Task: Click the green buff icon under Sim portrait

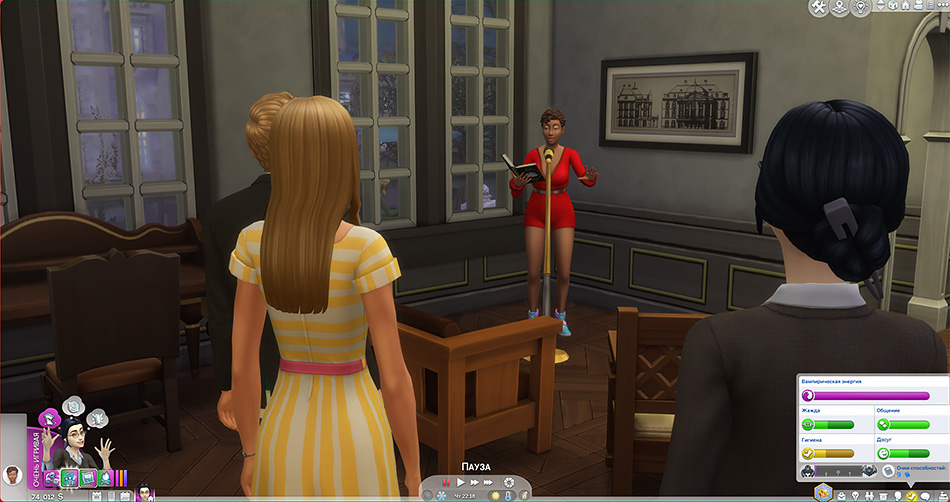Action: (x=68, y=478)
